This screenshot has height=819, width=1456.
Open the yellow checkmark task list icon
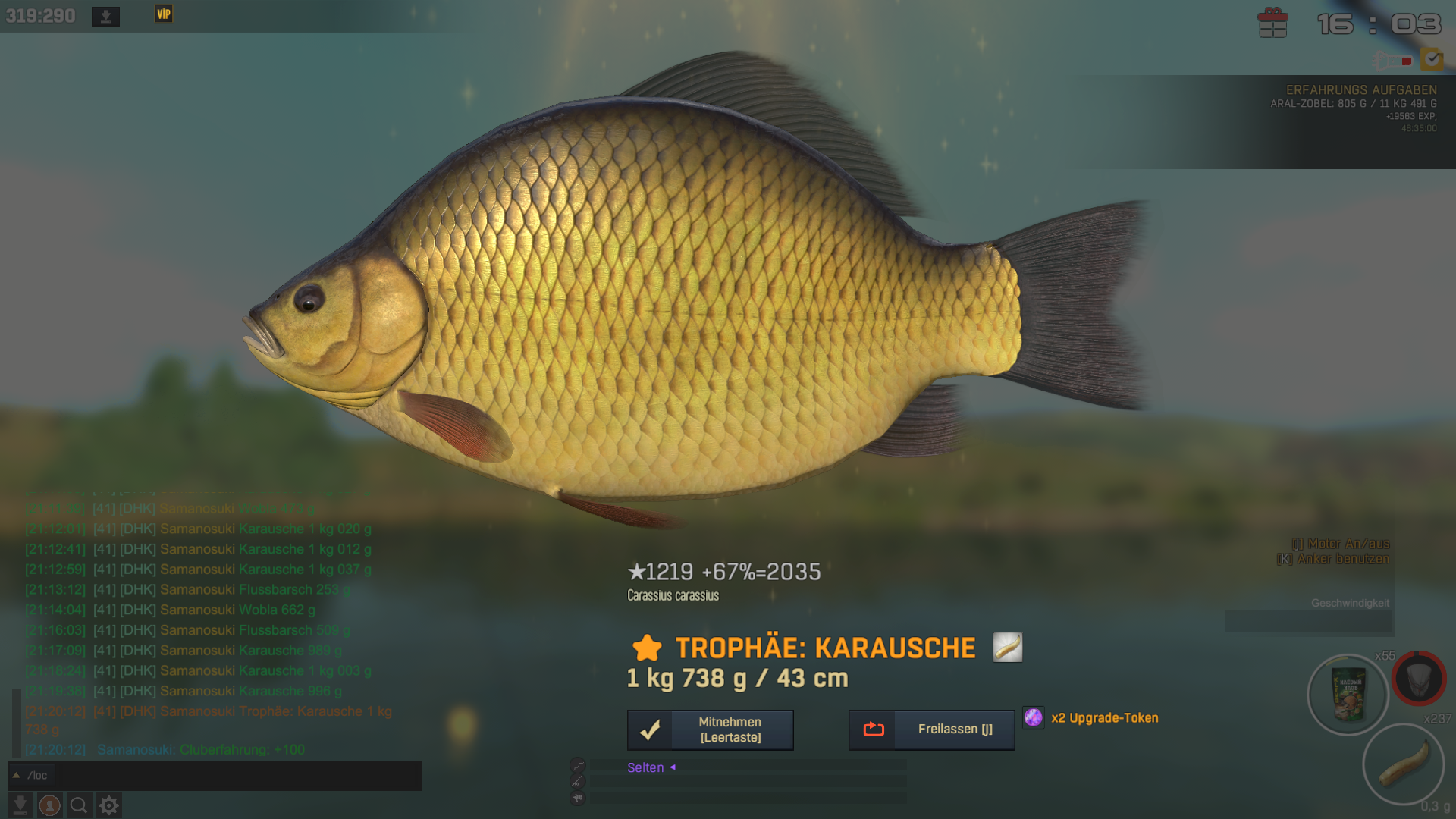(1432, 59)
